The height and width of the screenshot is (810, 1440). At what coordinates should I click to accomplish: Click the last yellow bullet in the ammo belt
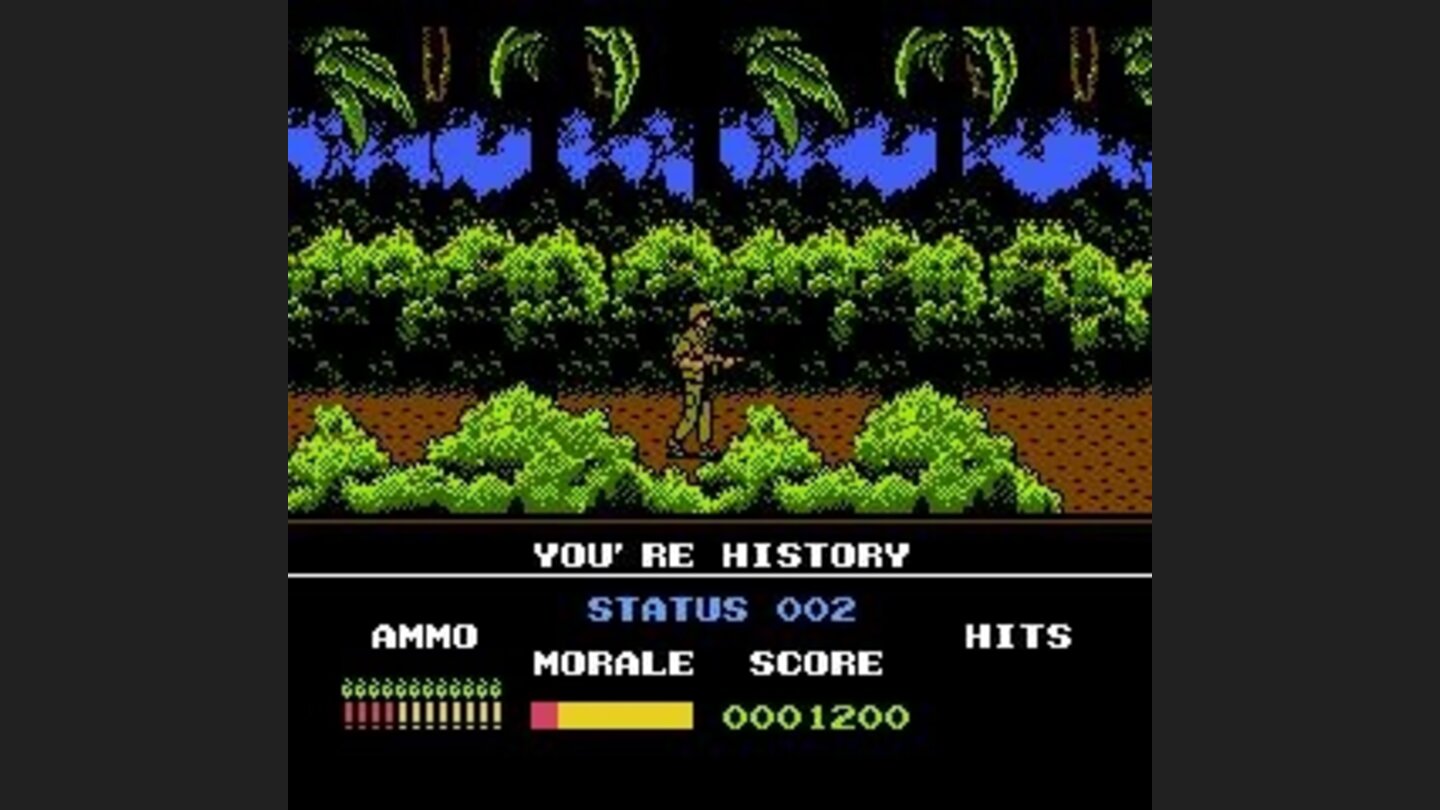[497, 712]
